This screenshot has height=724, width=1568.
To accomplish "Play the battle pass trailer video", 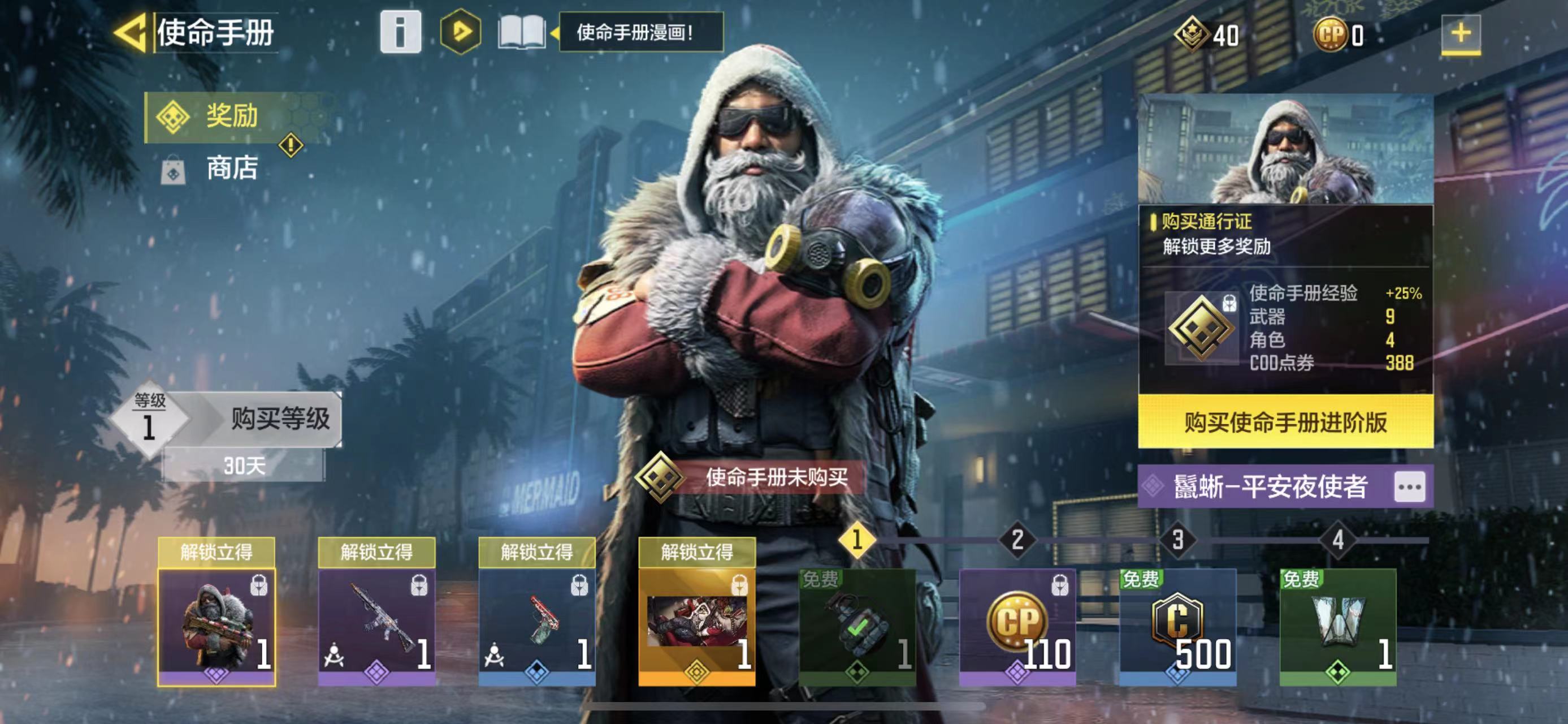I will 460,32.
